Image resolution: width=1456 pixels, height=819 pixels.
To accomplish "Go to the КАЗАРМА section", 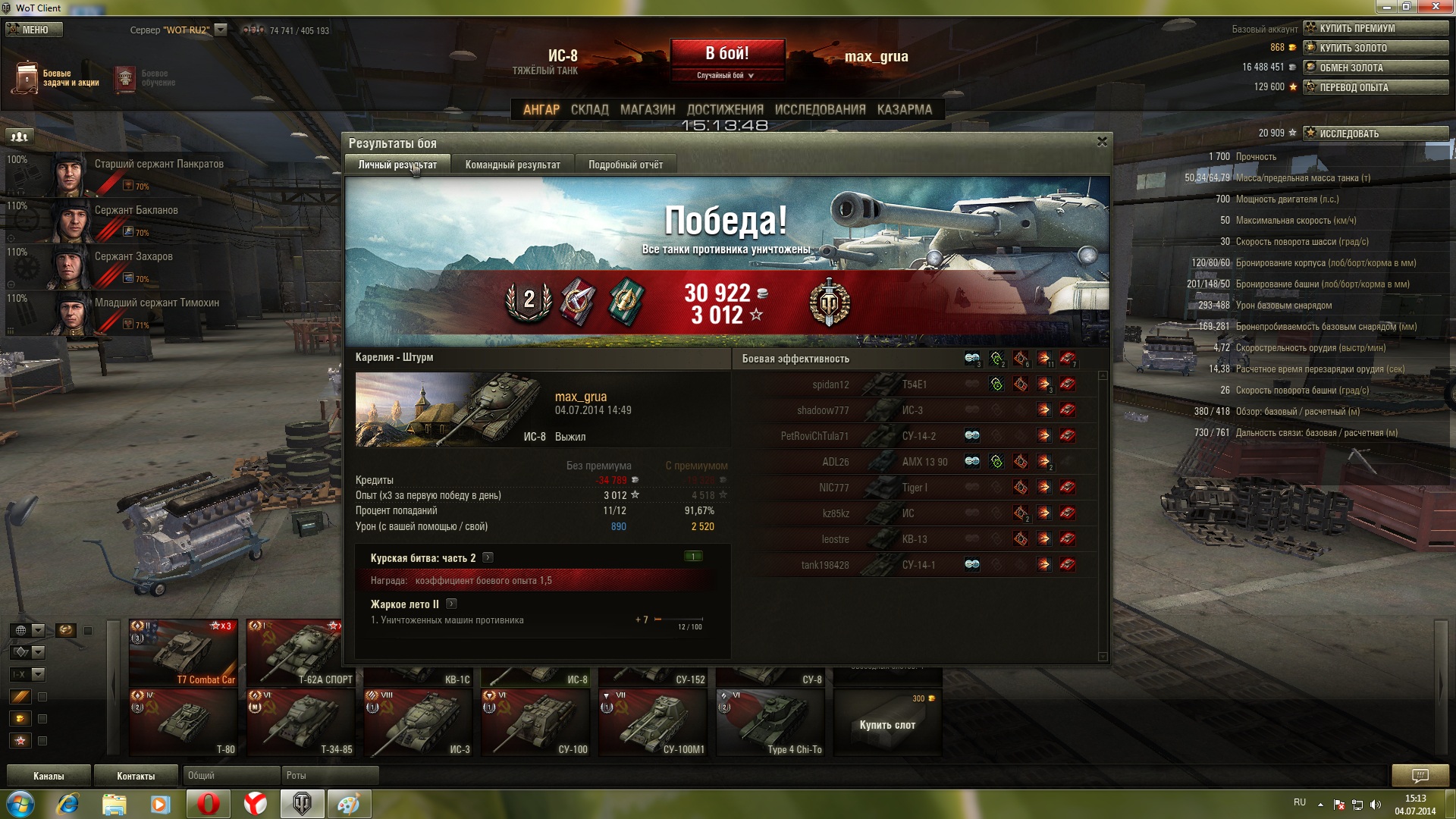I will pos(904,109).
